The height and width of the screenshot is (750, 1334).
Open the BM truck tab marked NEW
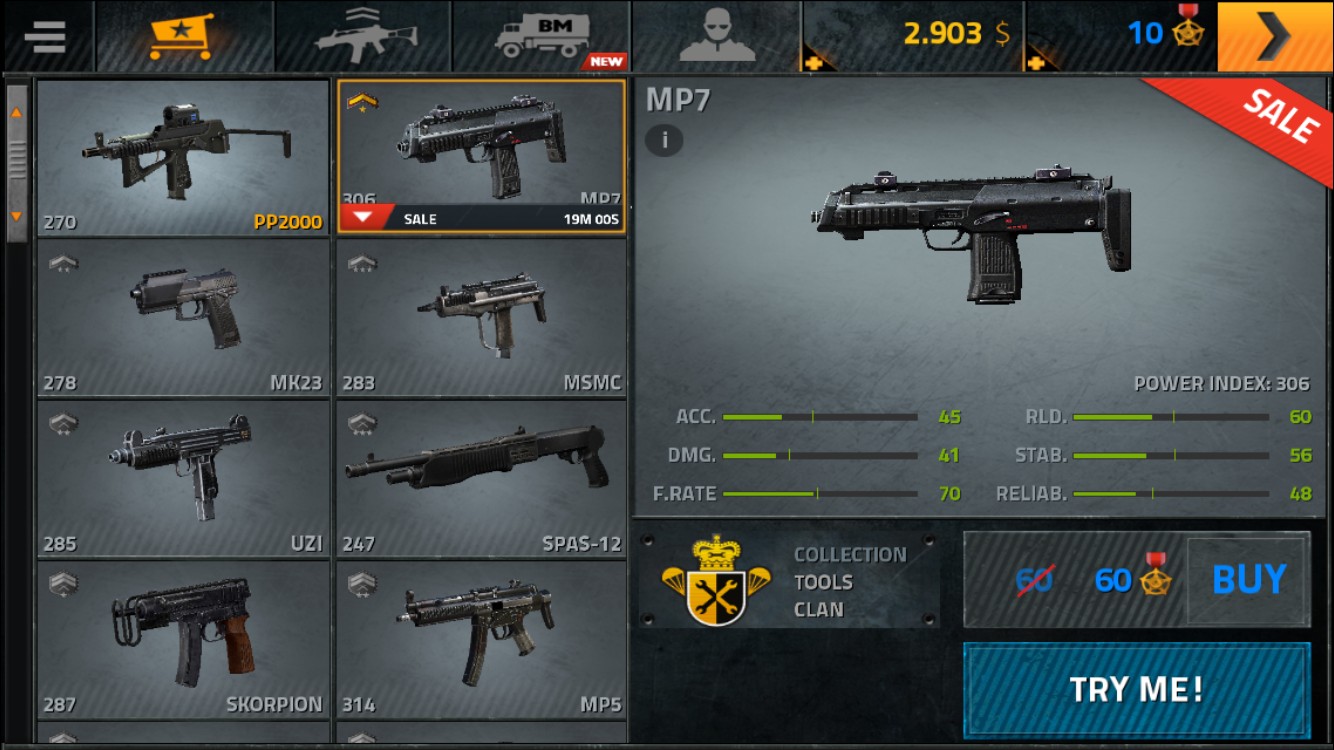click(x=541, y=36)
